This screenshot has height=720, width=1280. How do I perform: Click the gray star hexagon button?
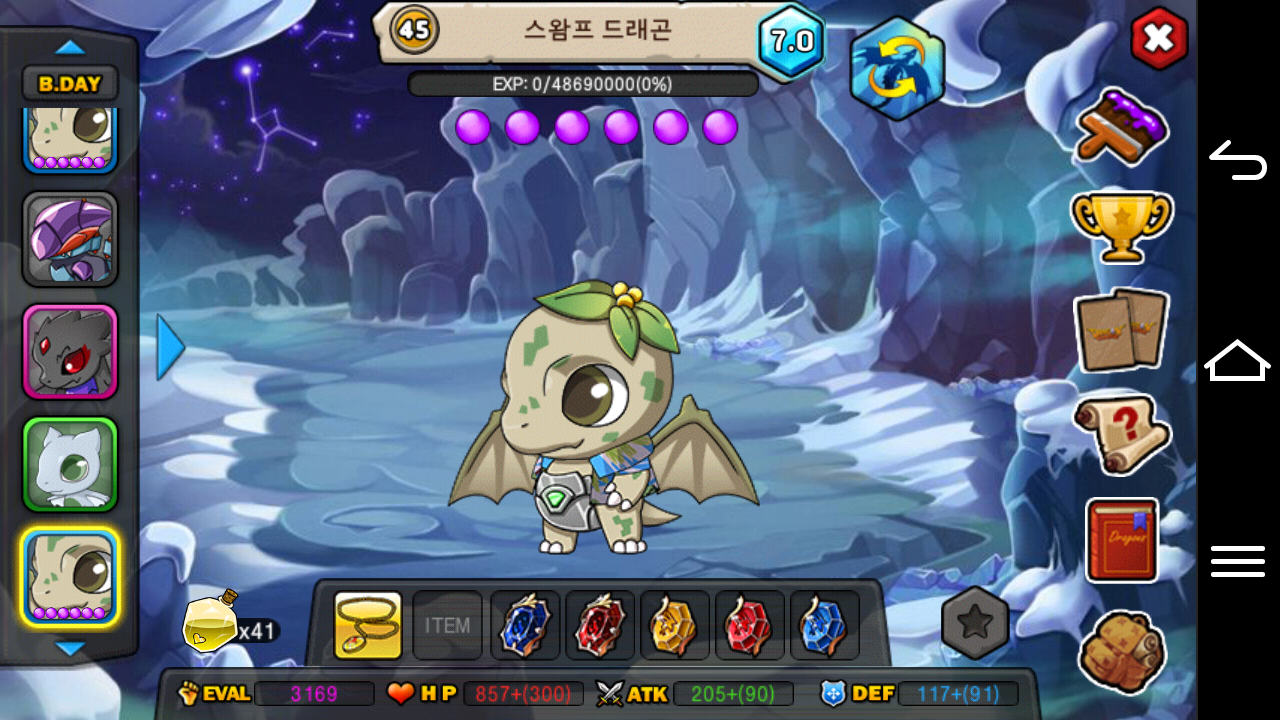tap(975, 623)
